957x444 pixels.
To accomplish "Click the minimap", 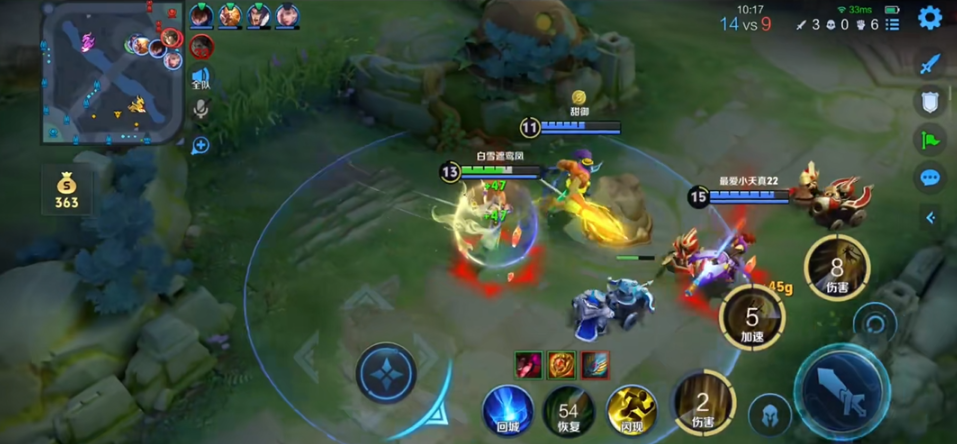I will (110, 72).
